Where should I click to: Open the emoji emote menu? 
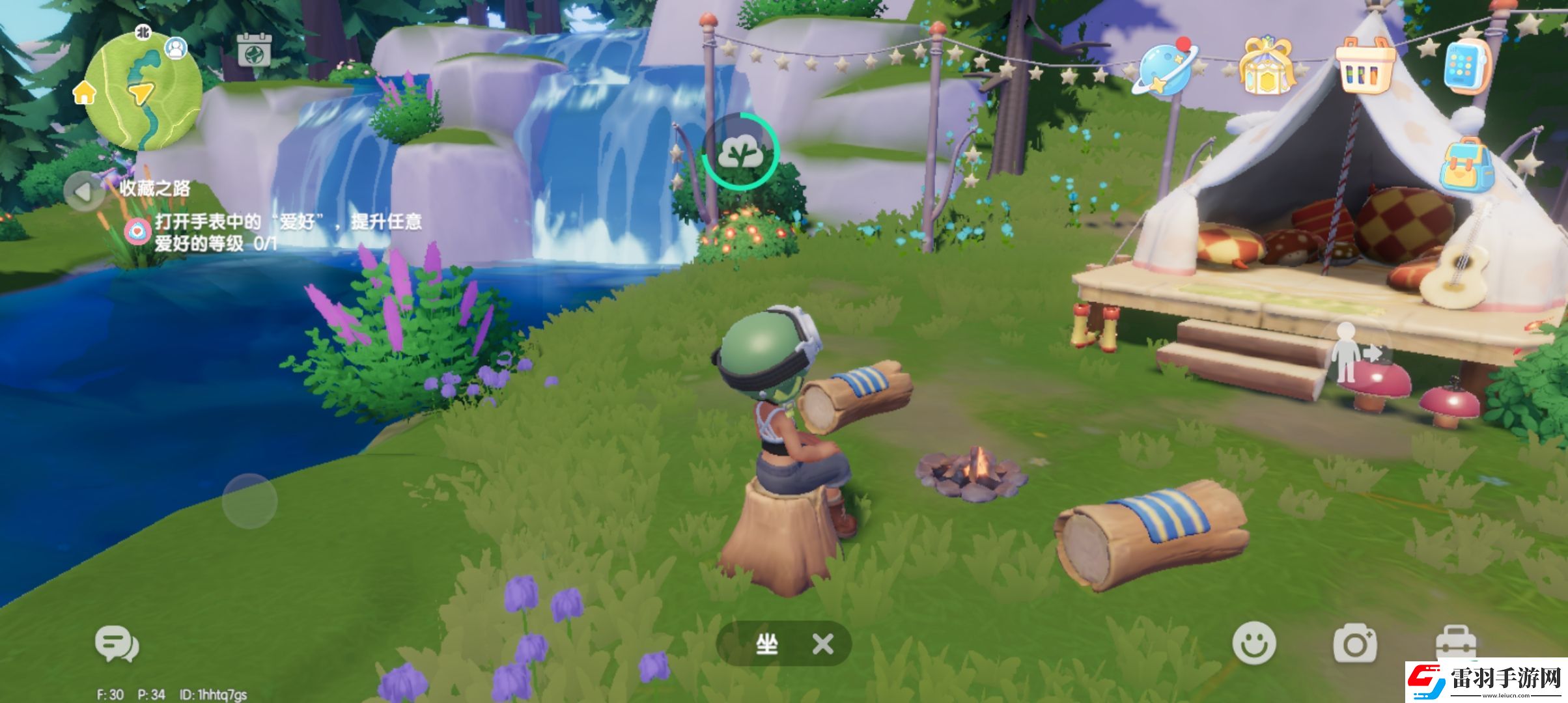(x=1253, y=643)
